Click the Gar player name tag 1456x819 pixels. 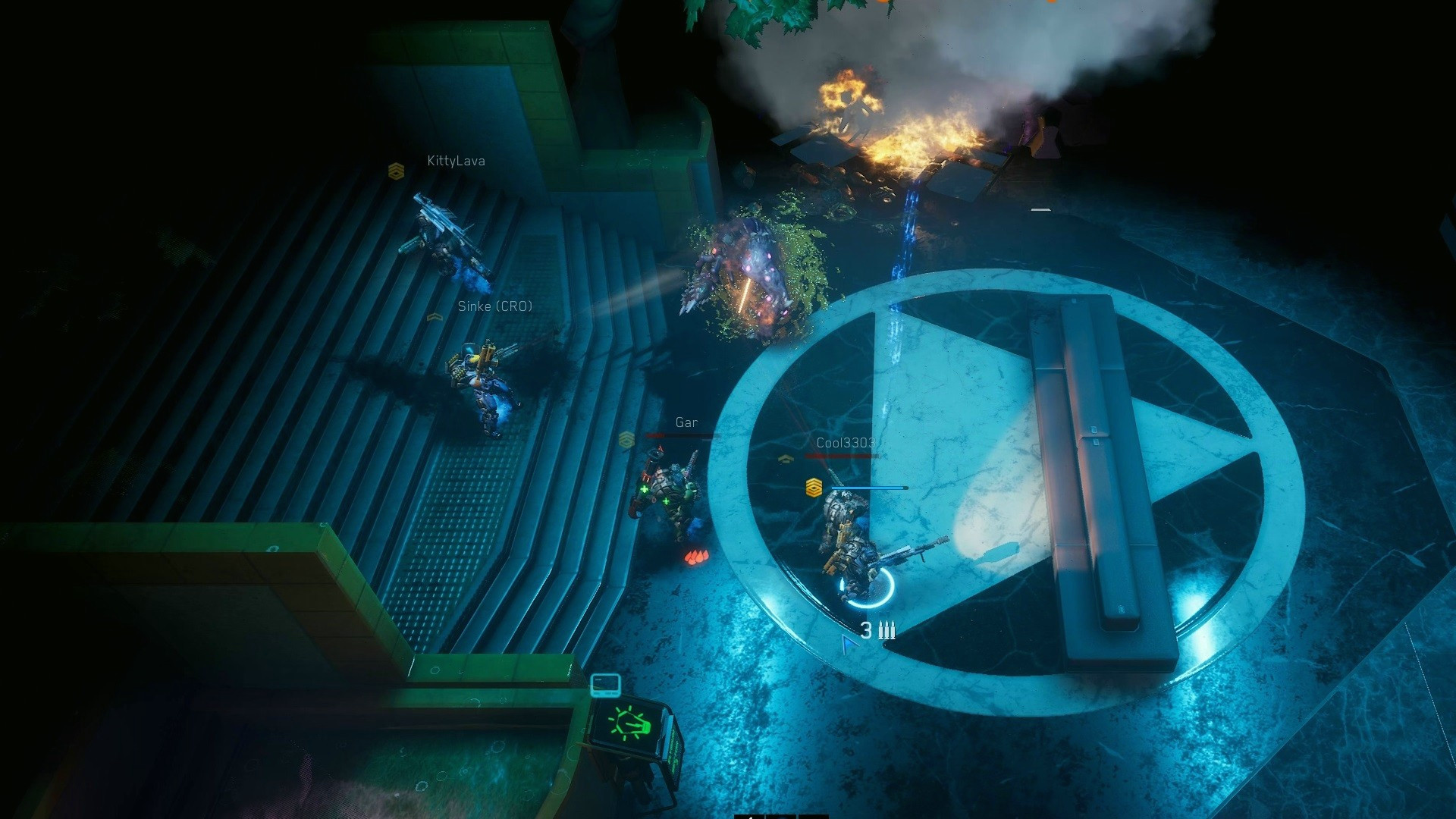[686, 423]
